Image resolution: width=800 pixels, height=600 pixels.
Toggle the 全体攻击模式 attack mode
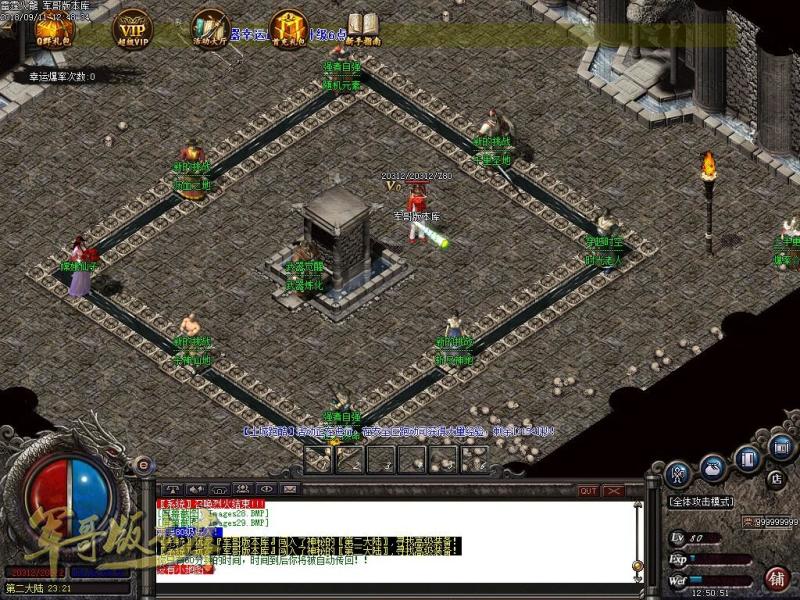[702, 501]
